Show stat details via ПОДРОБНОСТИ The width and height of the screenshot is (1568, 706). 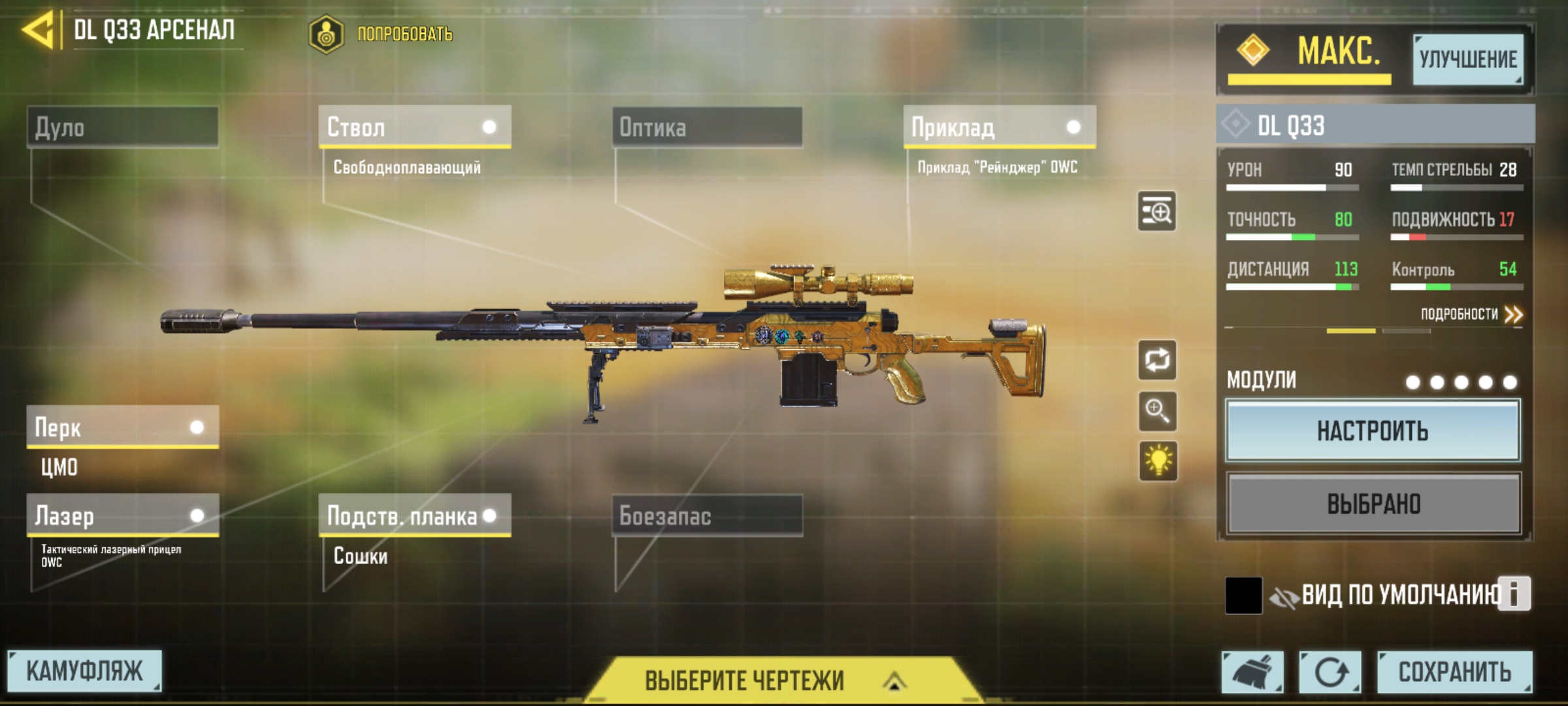coord(1470,314)
